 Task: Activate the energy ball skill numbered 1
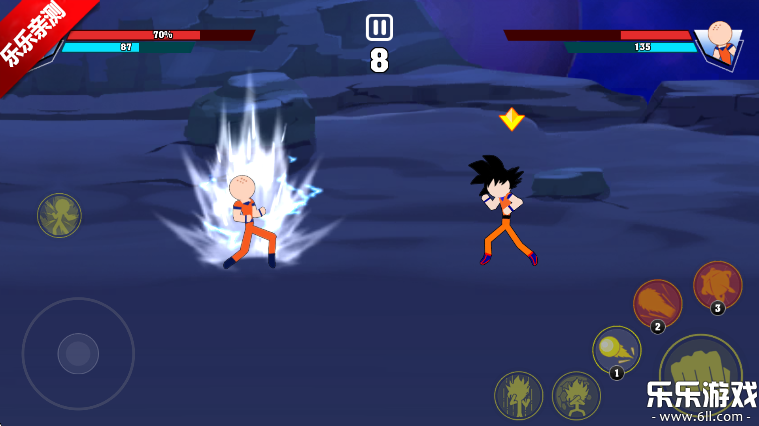click(616, 350)
